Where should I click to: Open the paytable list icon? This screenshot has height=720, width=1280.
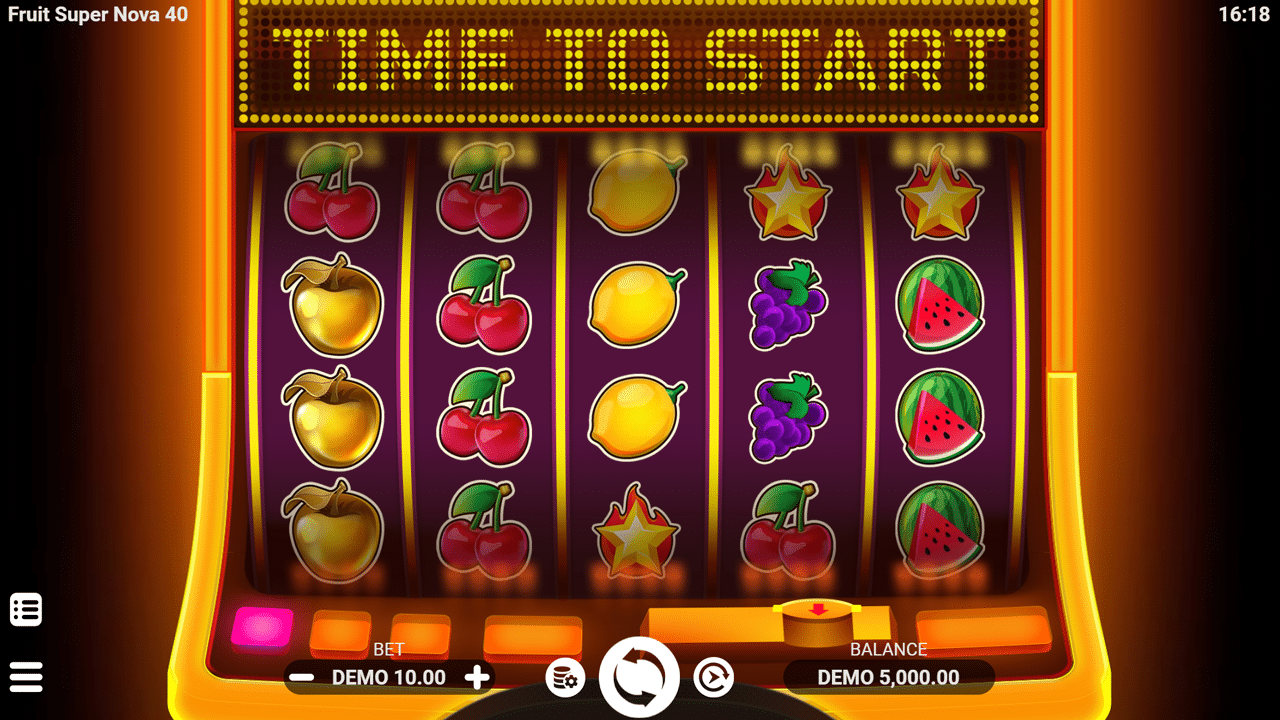(x=26, y=608)
